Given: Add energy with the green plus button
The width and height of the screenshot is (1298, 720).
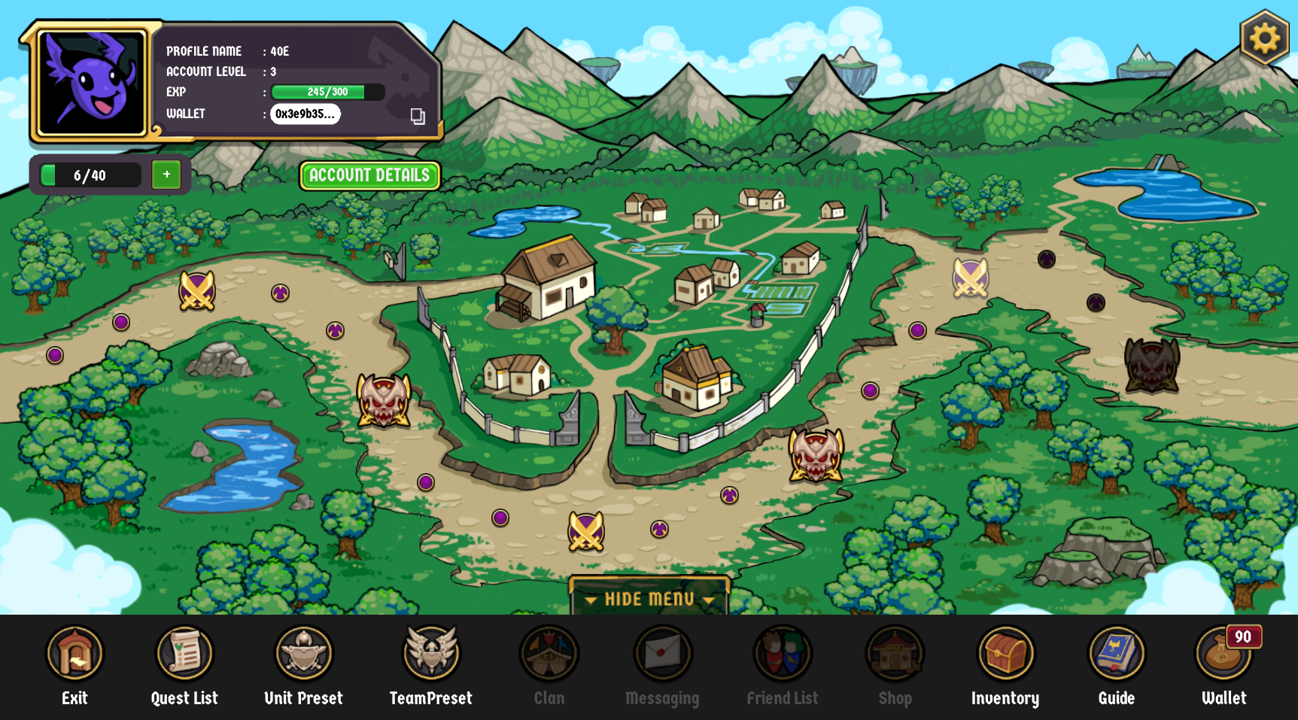Looking at the screenshot, I should [166, 175].
